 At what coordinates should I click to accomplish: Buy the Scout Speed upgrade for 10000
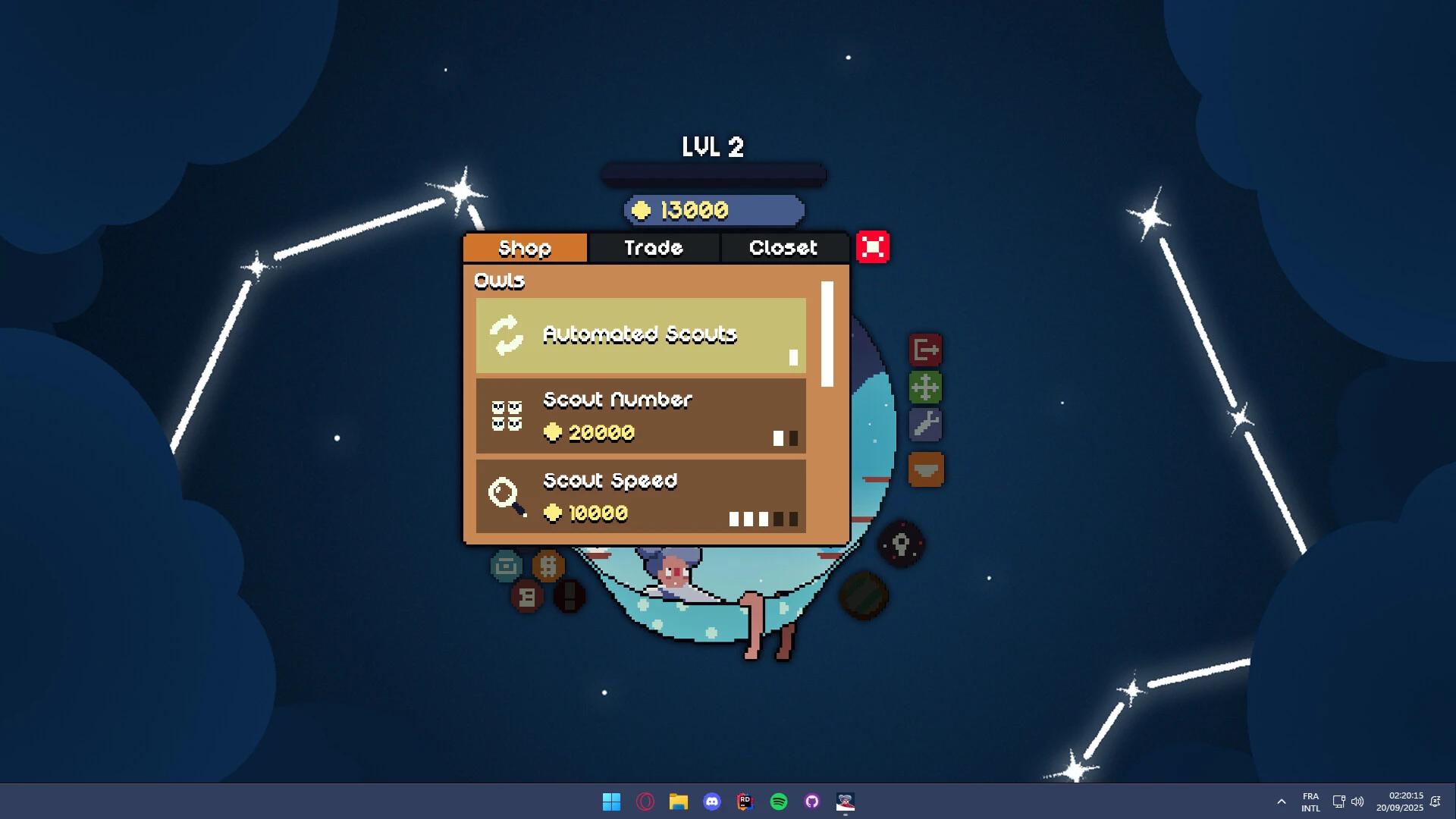tap(640, 497)
